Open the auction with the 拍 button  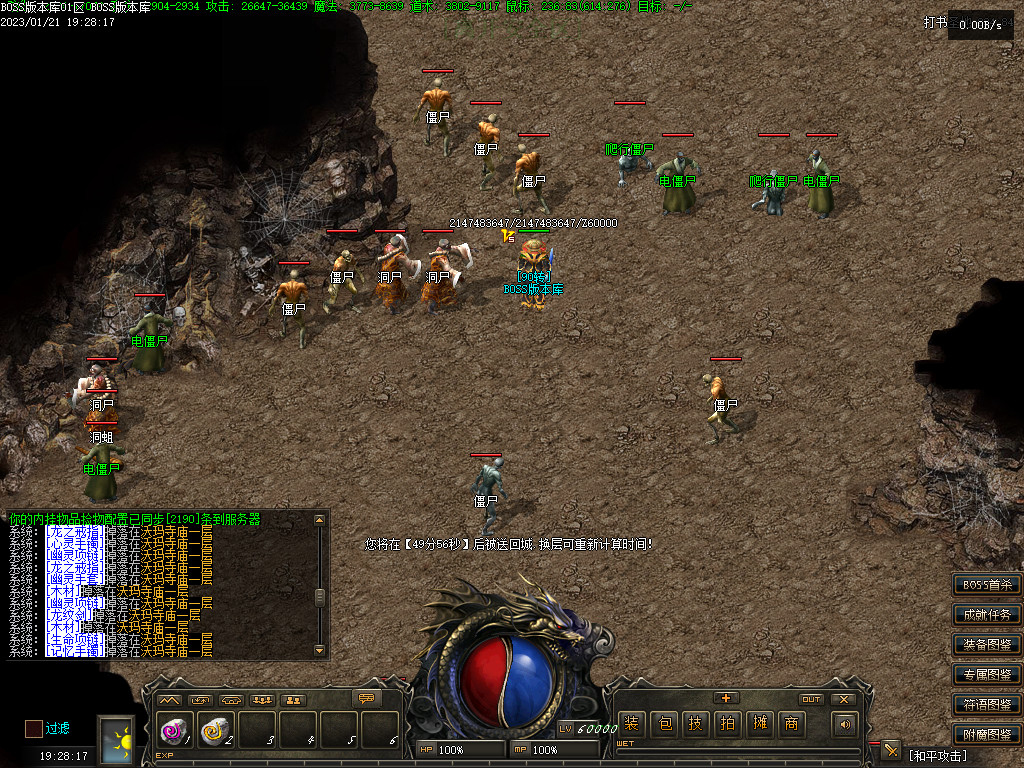click(x=727, y=724)
